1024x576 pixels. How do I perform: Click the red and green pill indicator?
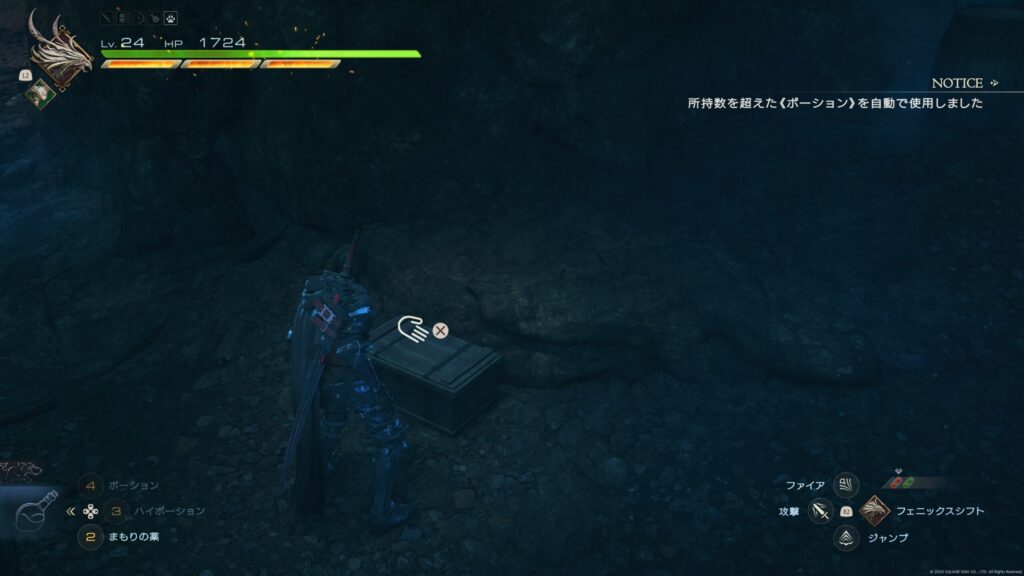(902, 482)
